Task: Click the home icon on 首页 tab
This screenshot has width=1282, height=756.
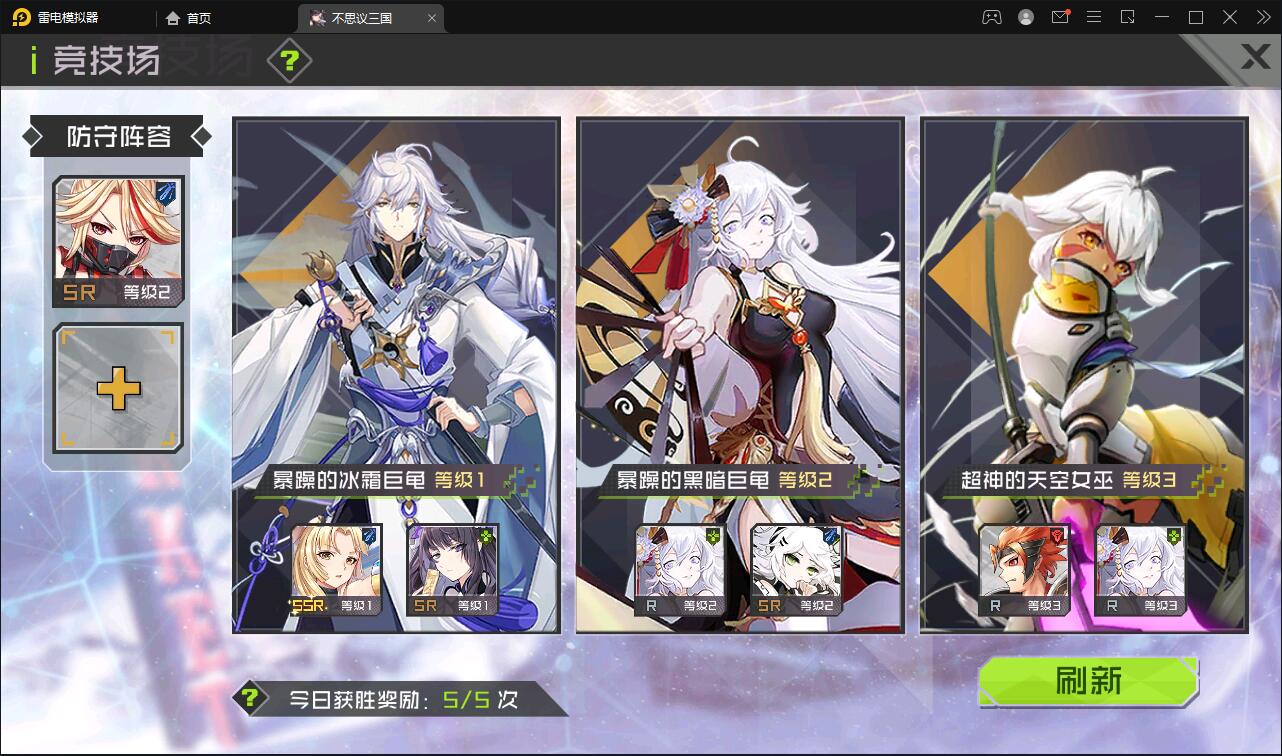Action: pos(172,18)
